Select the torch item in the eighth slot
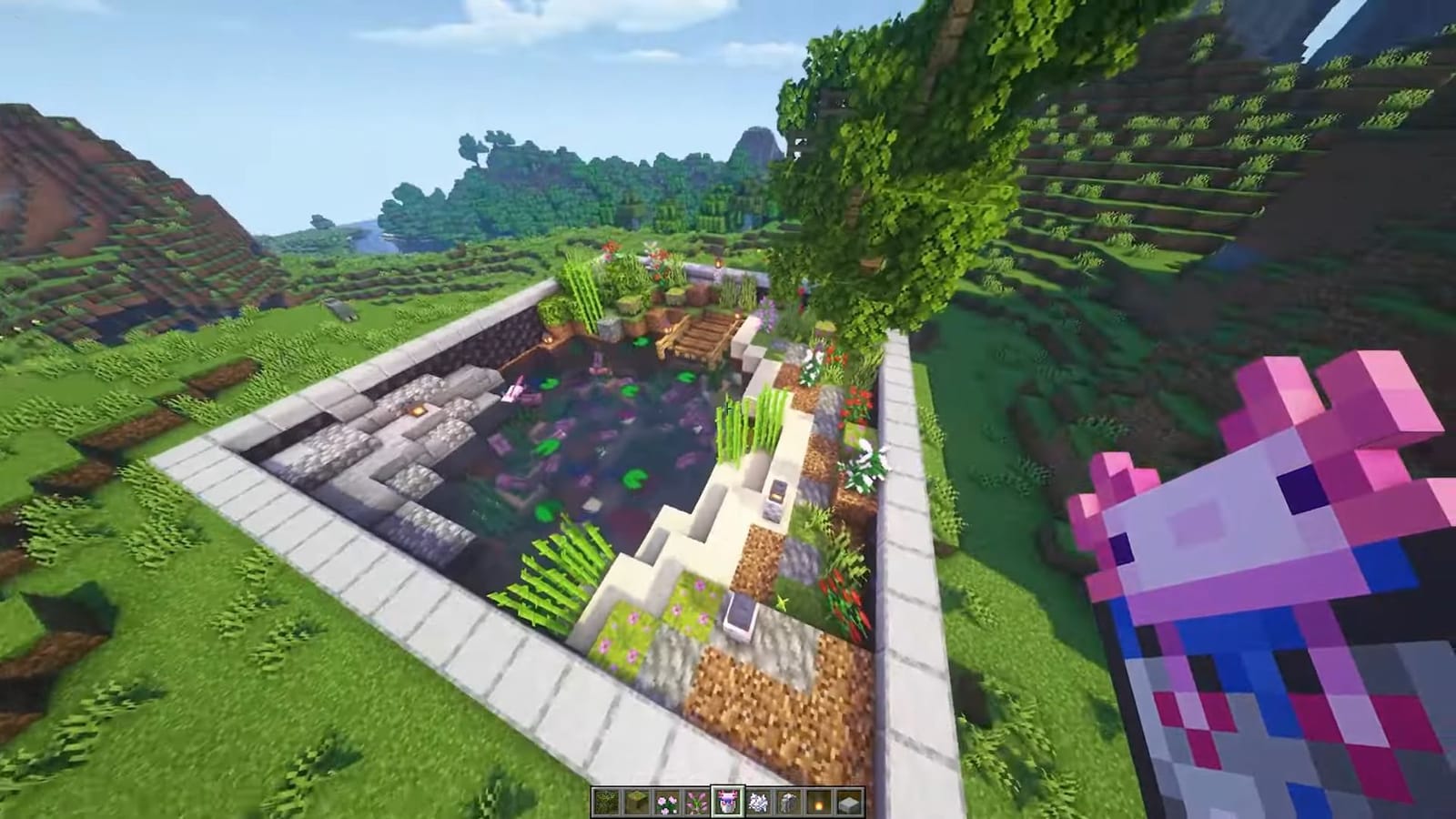This screenshot has width=1456, height=819. tap(818, 801)
